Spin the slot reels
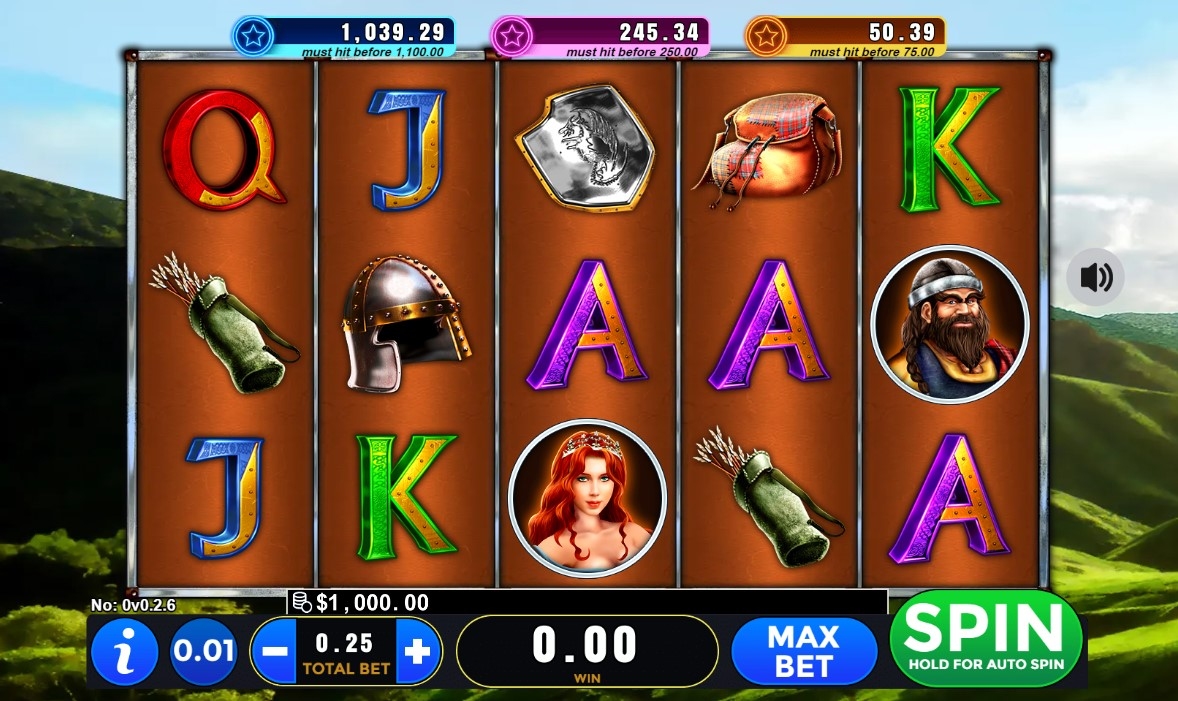 985,638
